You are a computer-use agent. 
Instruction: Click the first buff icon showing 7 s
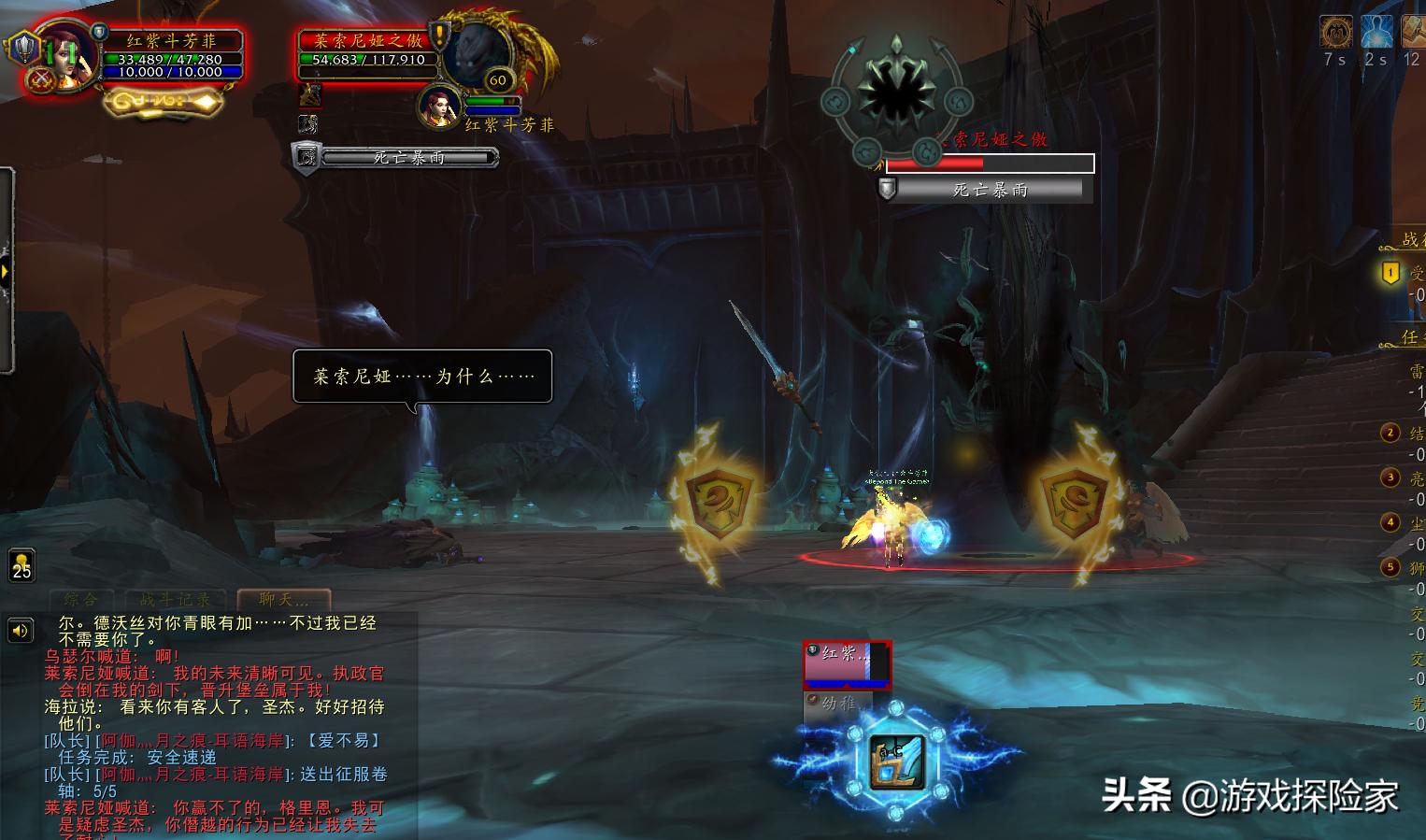click(1335, 33)
